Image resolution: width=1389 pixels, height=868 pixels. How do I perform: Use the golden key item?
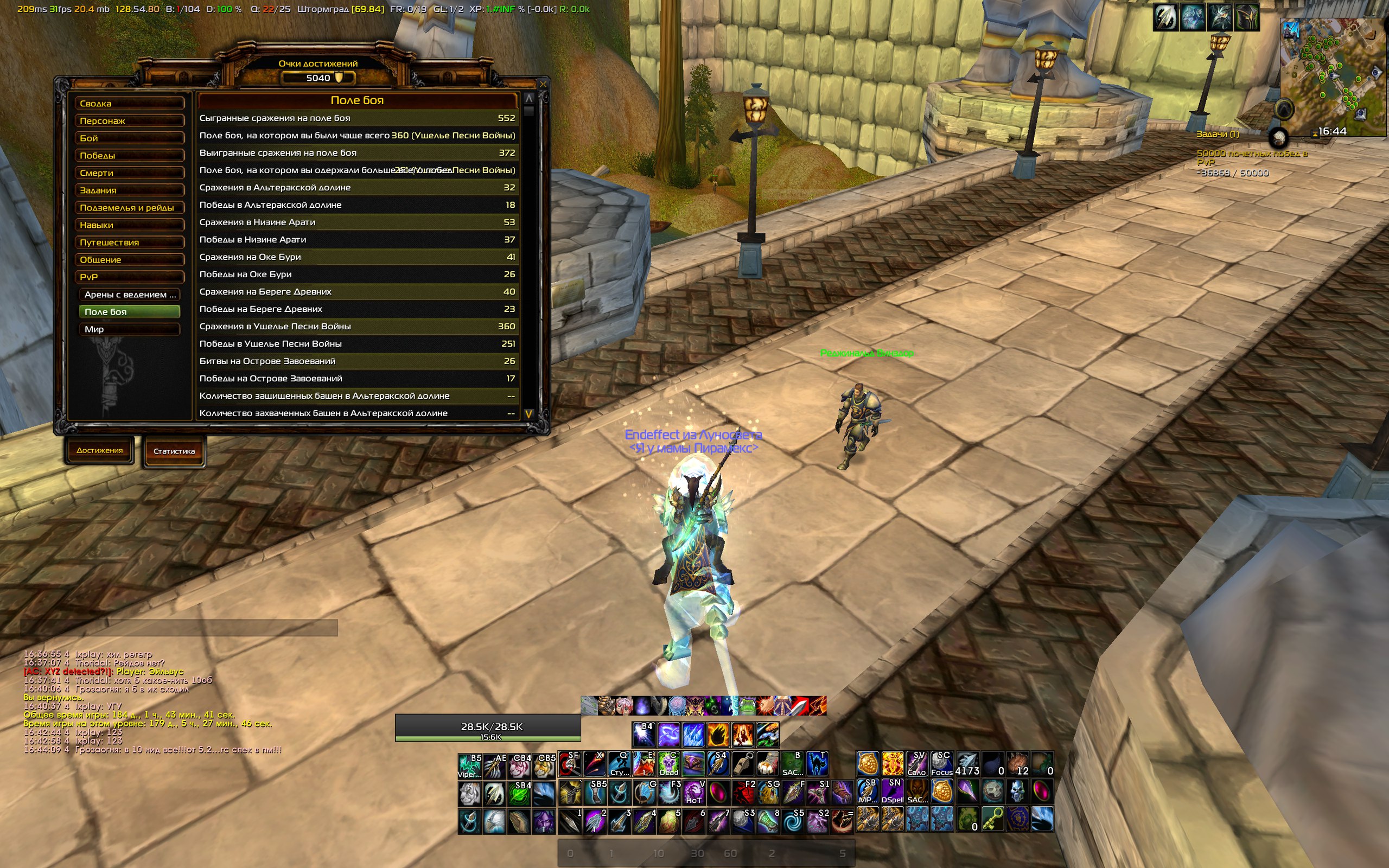point(992,820)
